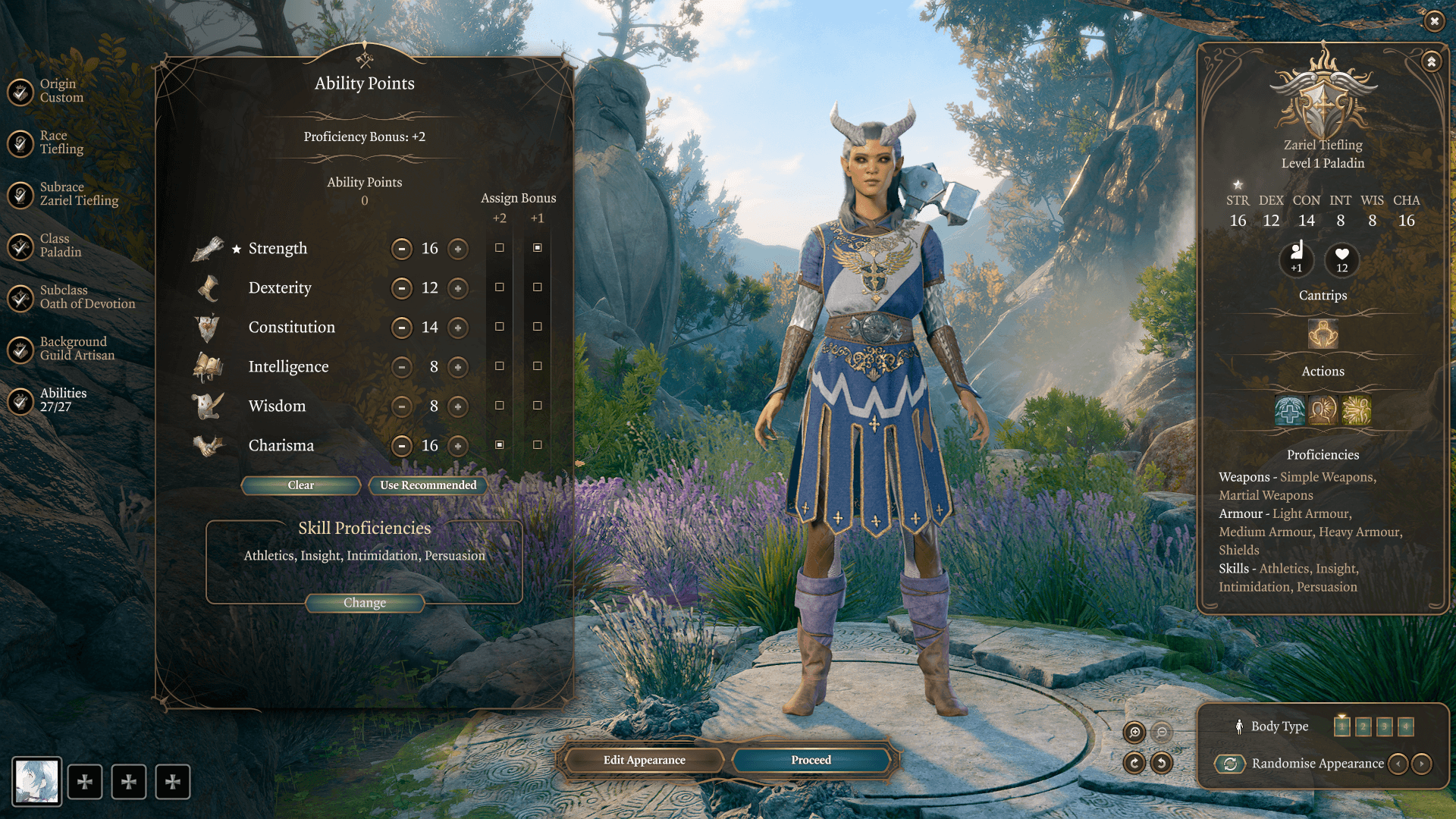Click the Searing Smite action icon
The image size is (1456, 819).
pos(1357,410)
